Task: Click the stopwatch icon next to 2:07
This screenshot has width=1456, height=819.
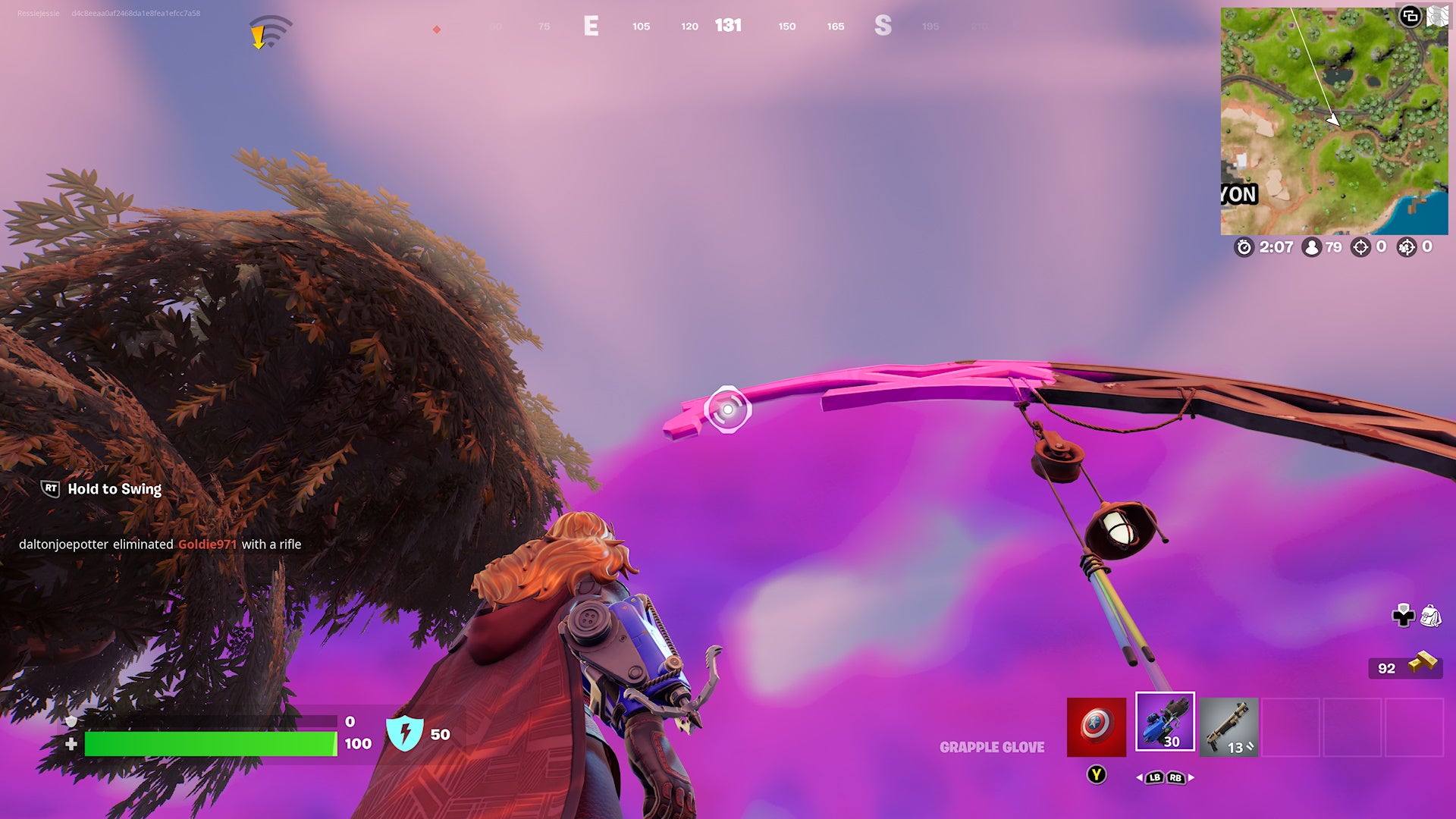Action: (x=1246, y=246)
